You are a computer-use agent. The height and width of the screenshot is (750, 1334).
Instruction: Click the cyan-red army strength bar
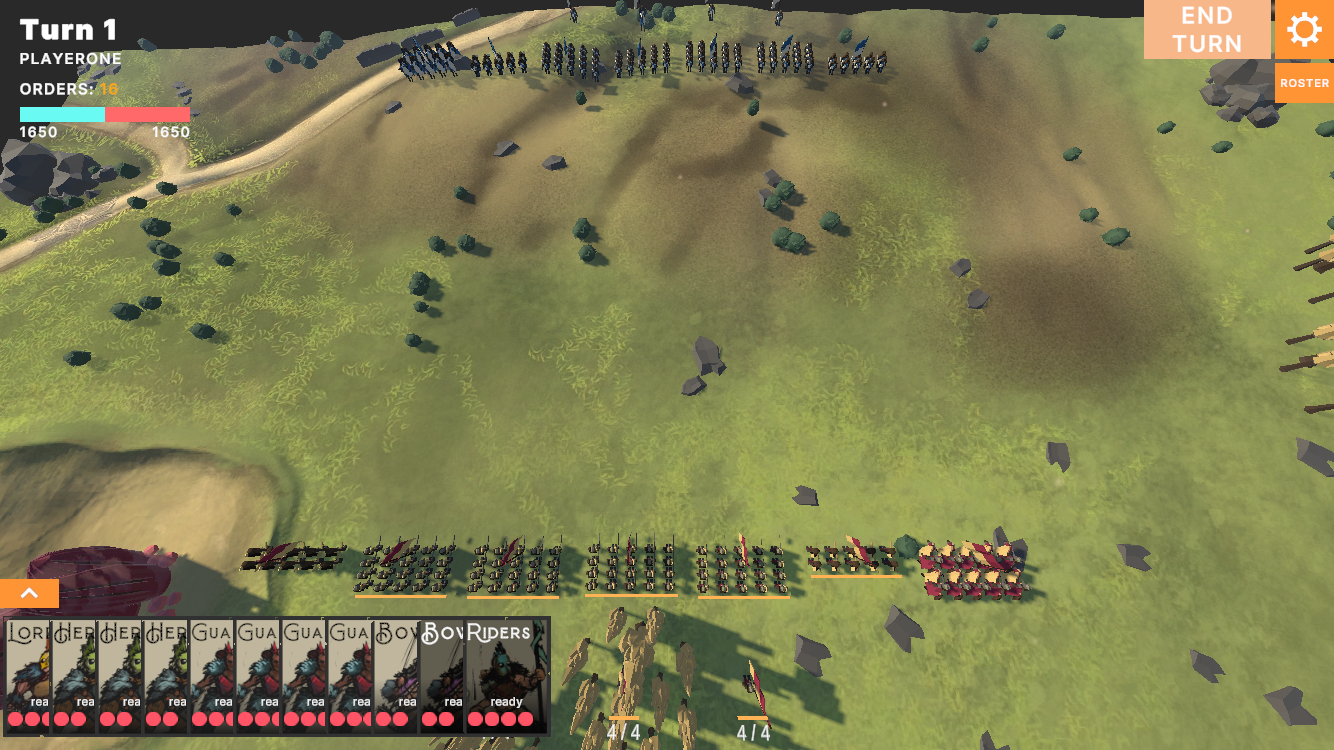coord(103,113)
